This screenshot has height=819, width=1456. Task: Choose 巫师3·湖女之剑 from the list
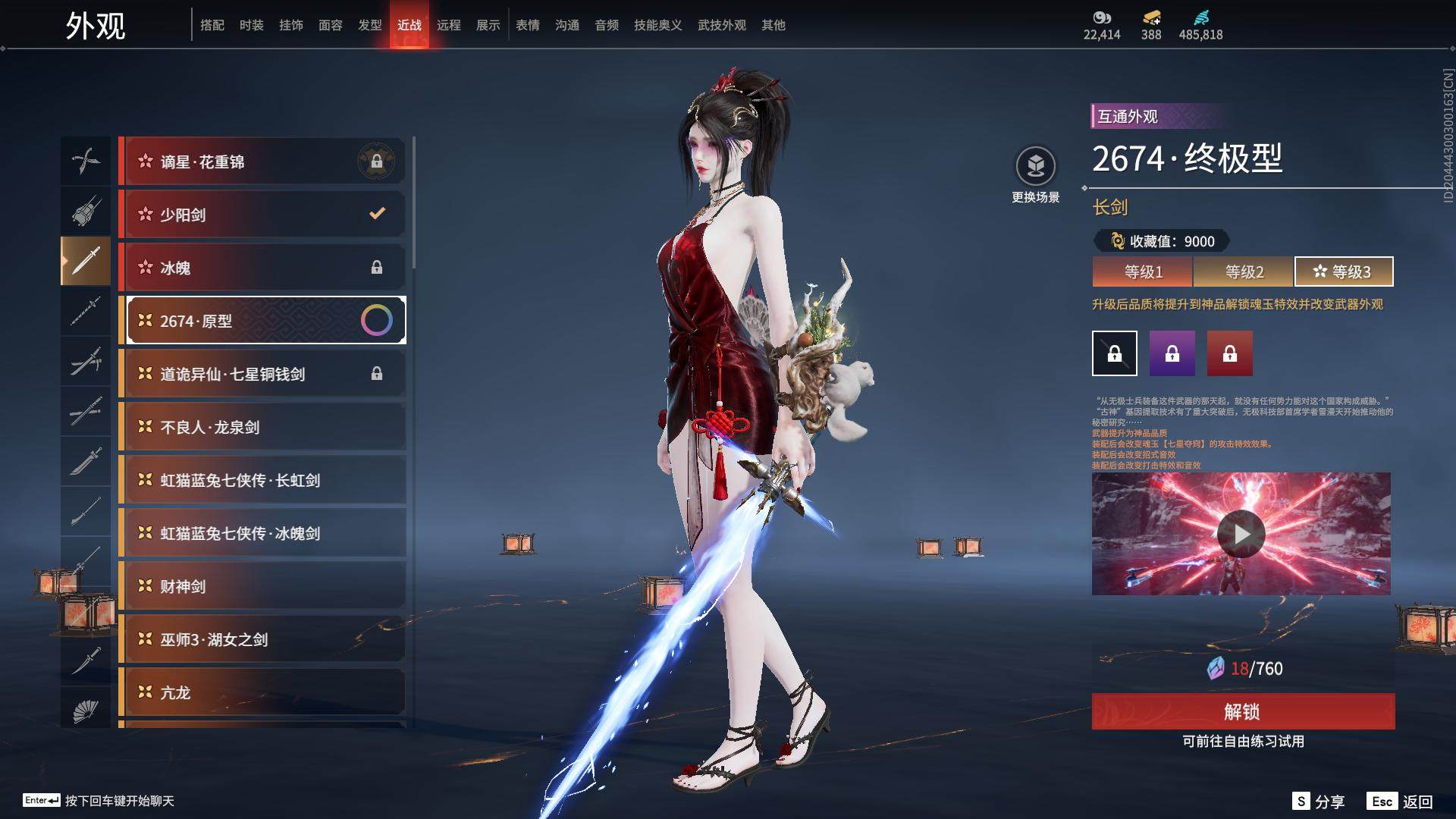262,639
